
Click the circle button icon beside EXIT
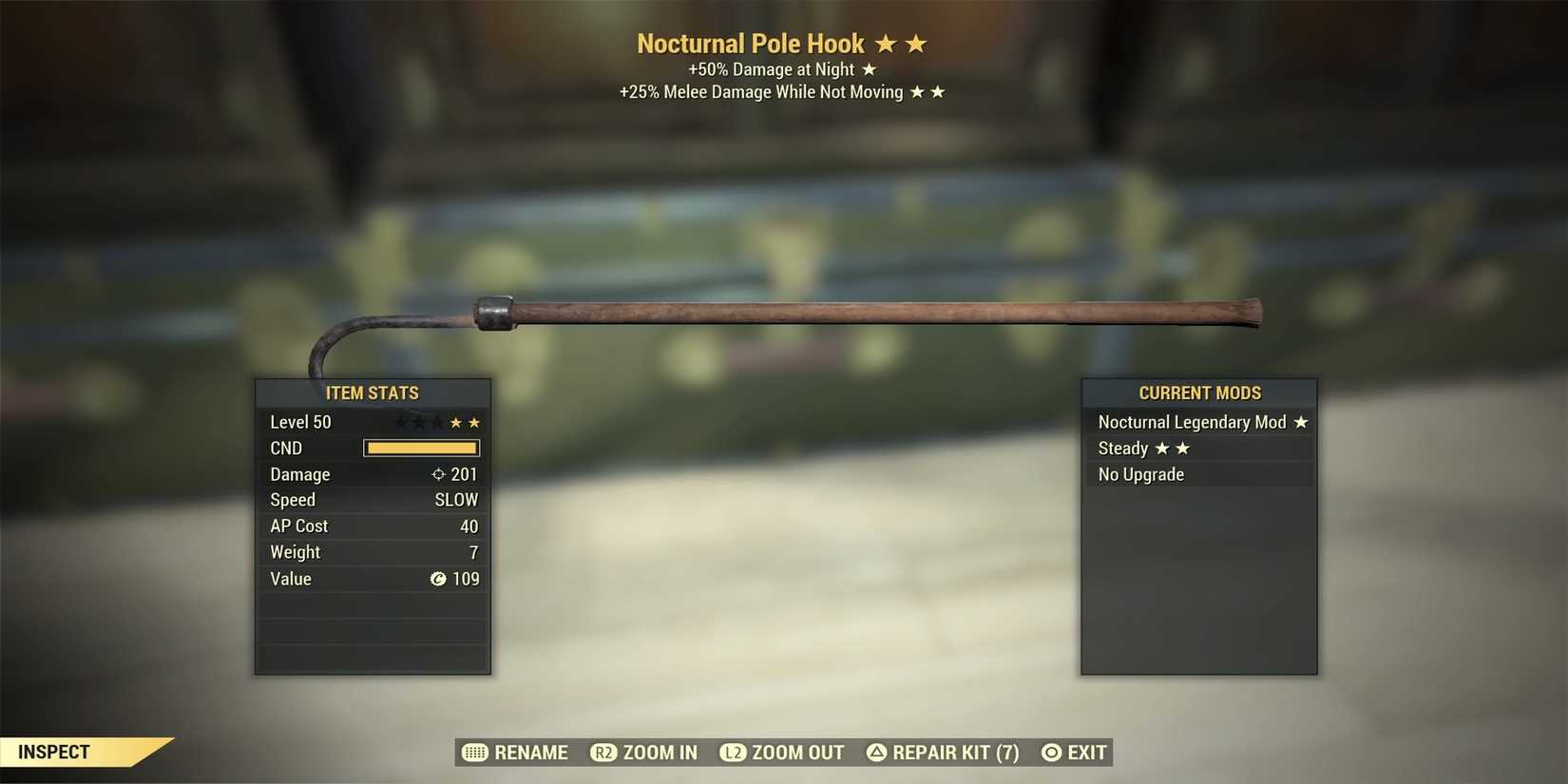click(x=1049, y=753)
